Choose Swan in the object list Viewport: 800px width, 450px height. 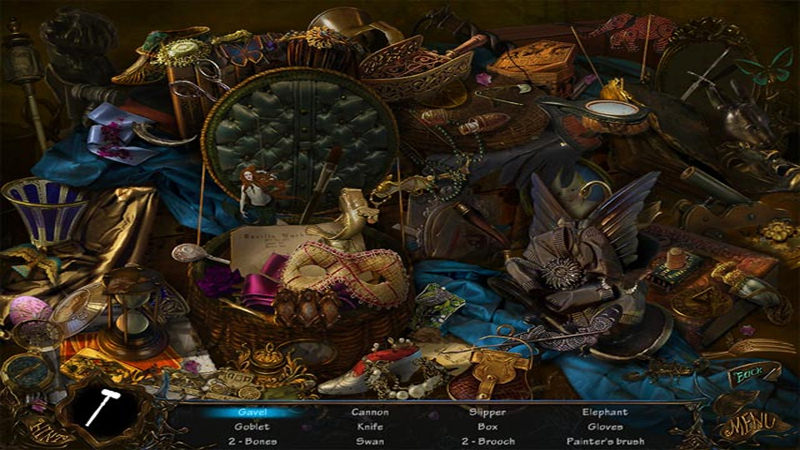tap(370, 441)
